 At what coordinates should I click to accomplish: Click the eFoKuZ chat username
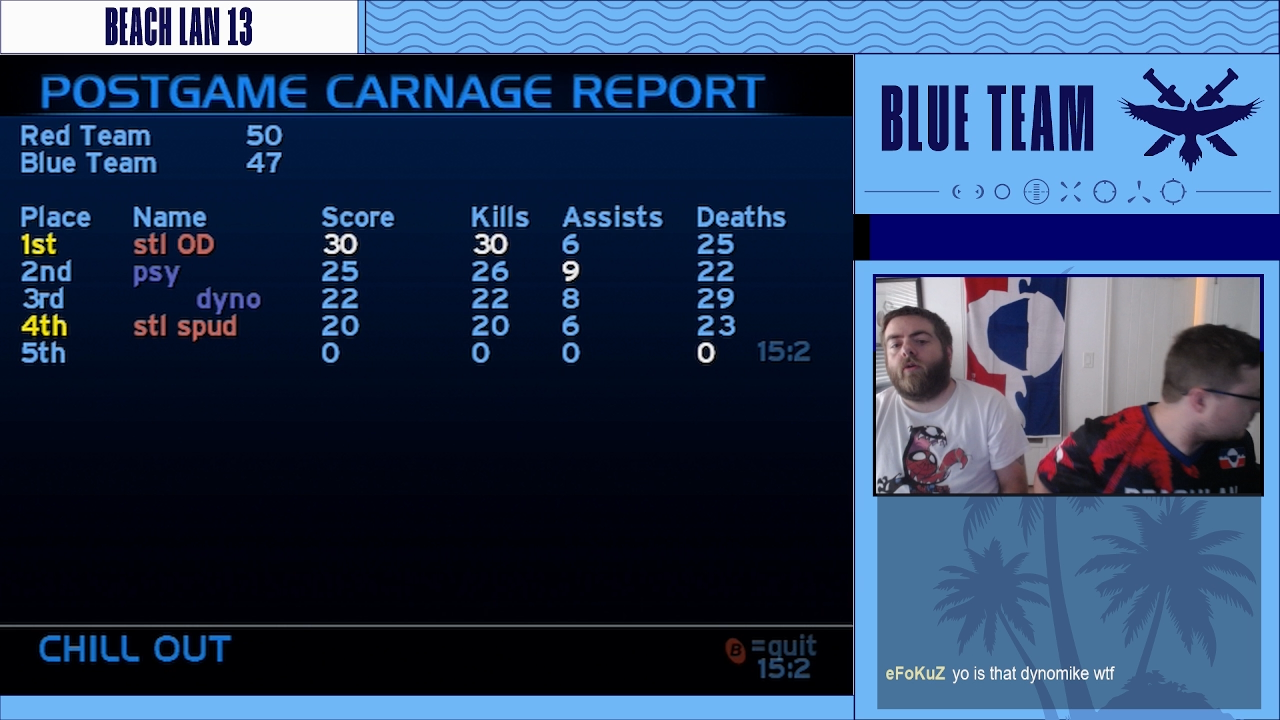click(915, 674)
